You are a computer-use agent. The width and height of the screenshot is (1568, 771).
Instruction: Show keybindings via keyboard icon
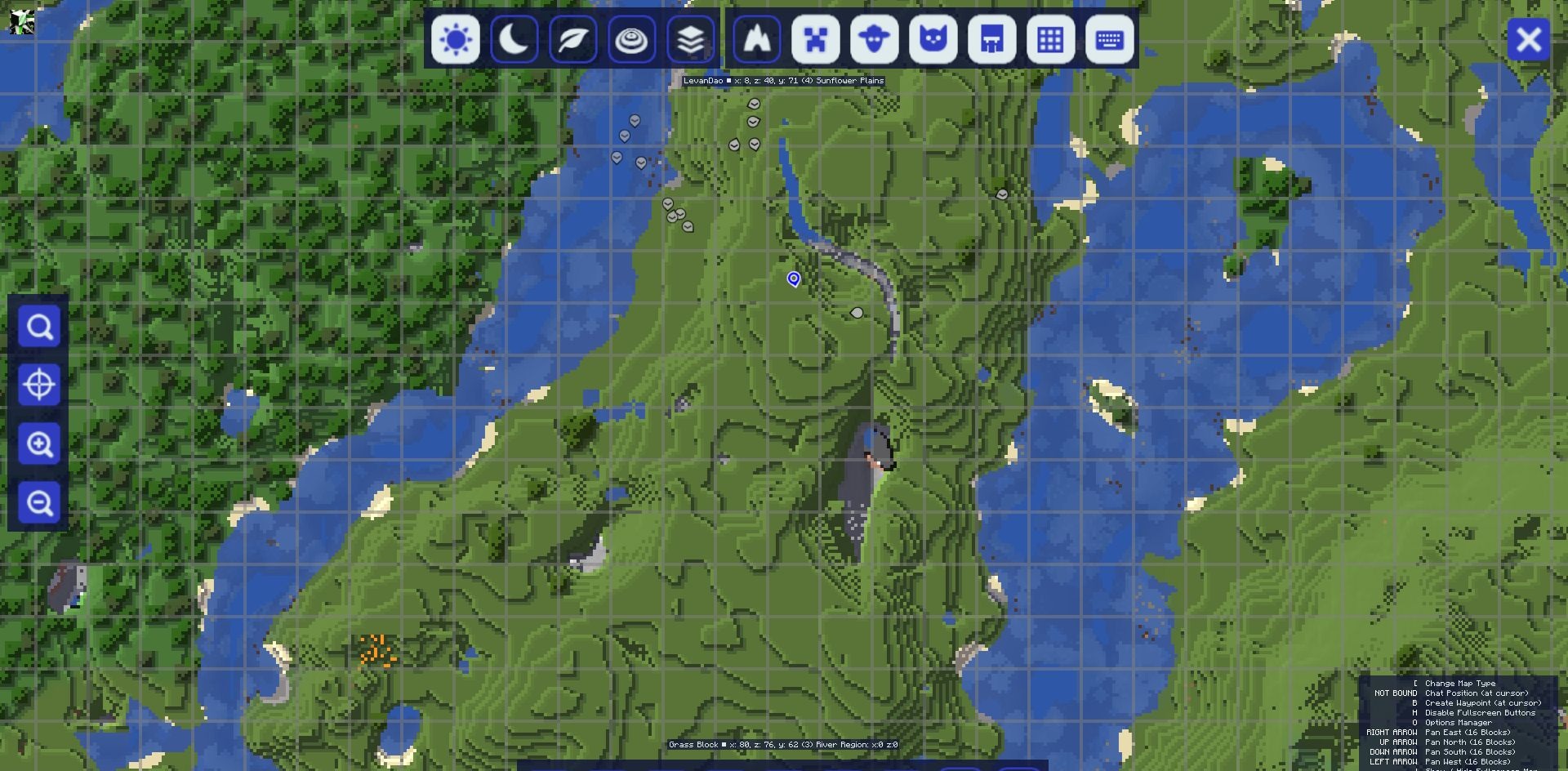click(x=1109, y=39)
